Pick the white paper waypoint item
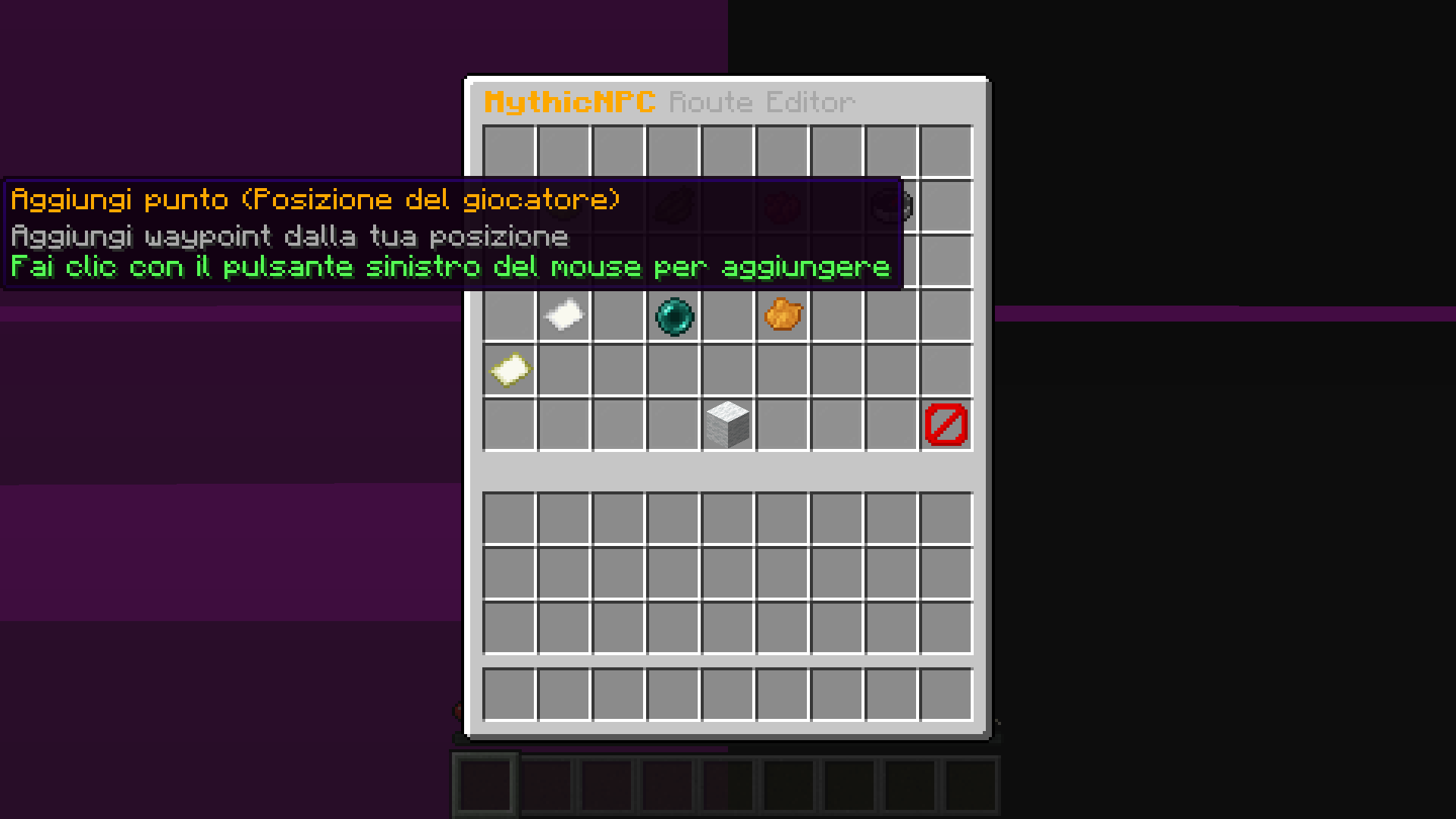Screen dimensions: 1456x819 coord(564,315)
